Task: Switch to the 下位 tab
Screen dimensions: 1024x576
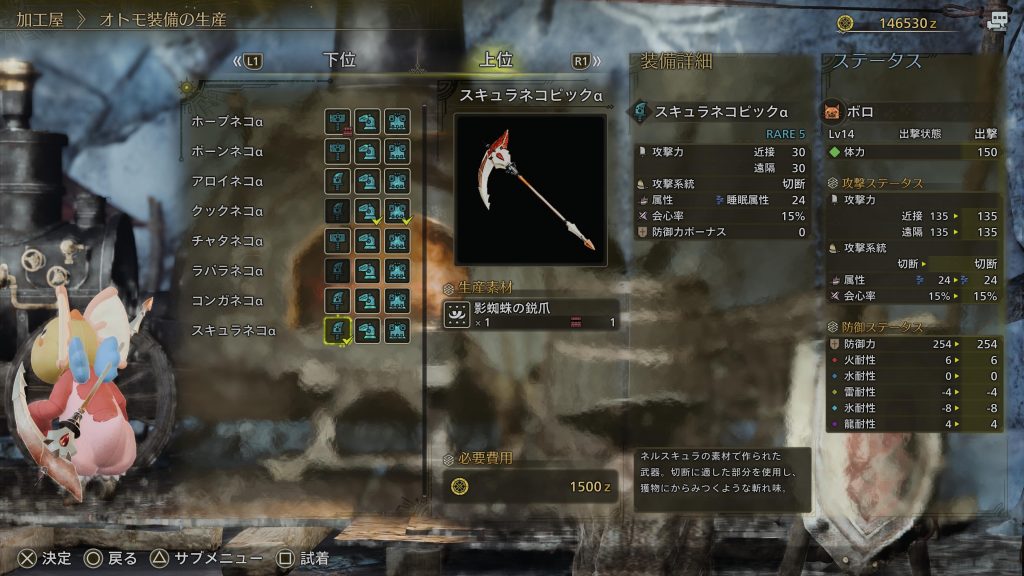Action: point(340,60)
